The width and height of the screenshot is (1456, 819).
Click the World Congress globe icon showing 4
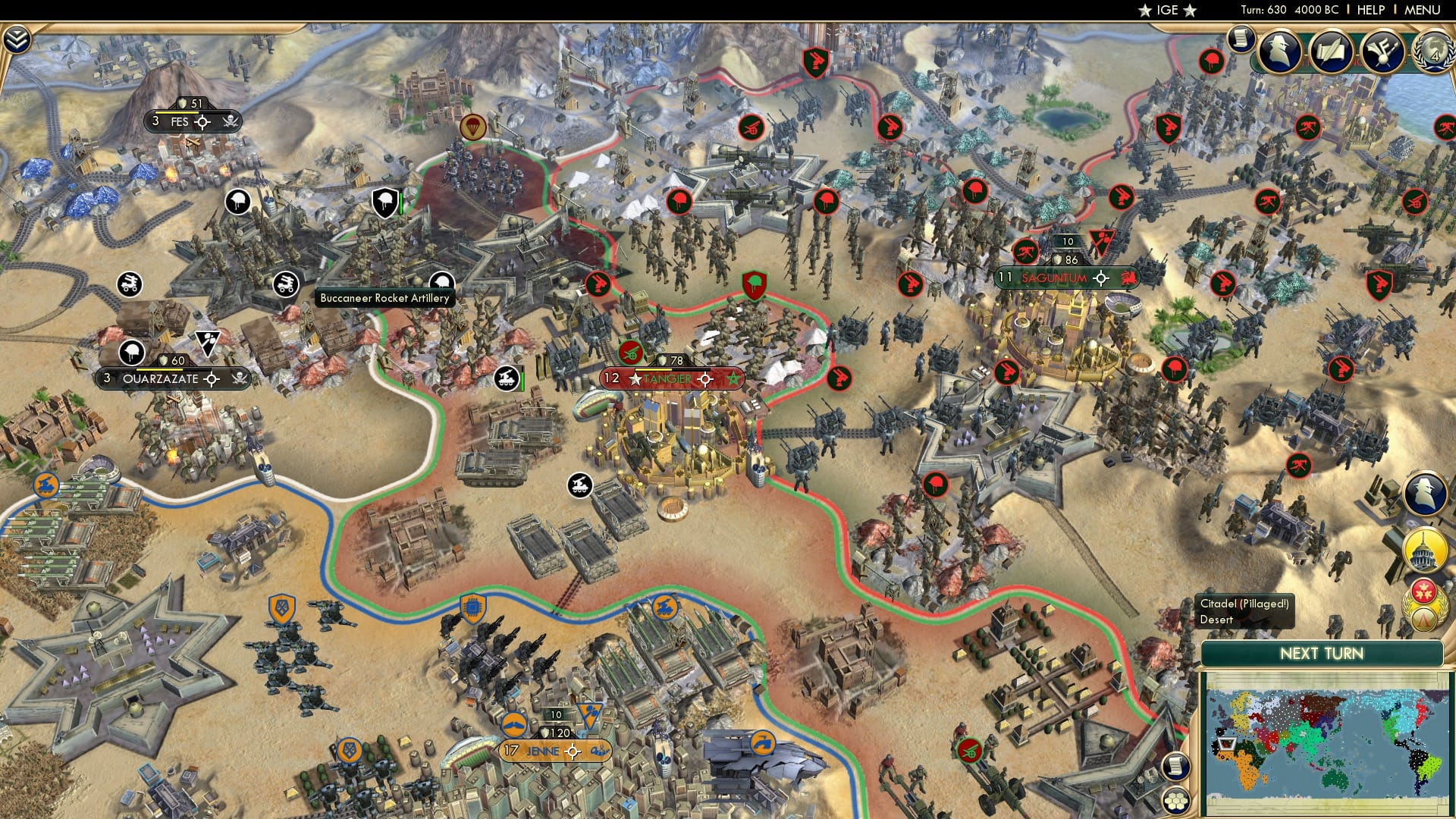coord(1436,53)
